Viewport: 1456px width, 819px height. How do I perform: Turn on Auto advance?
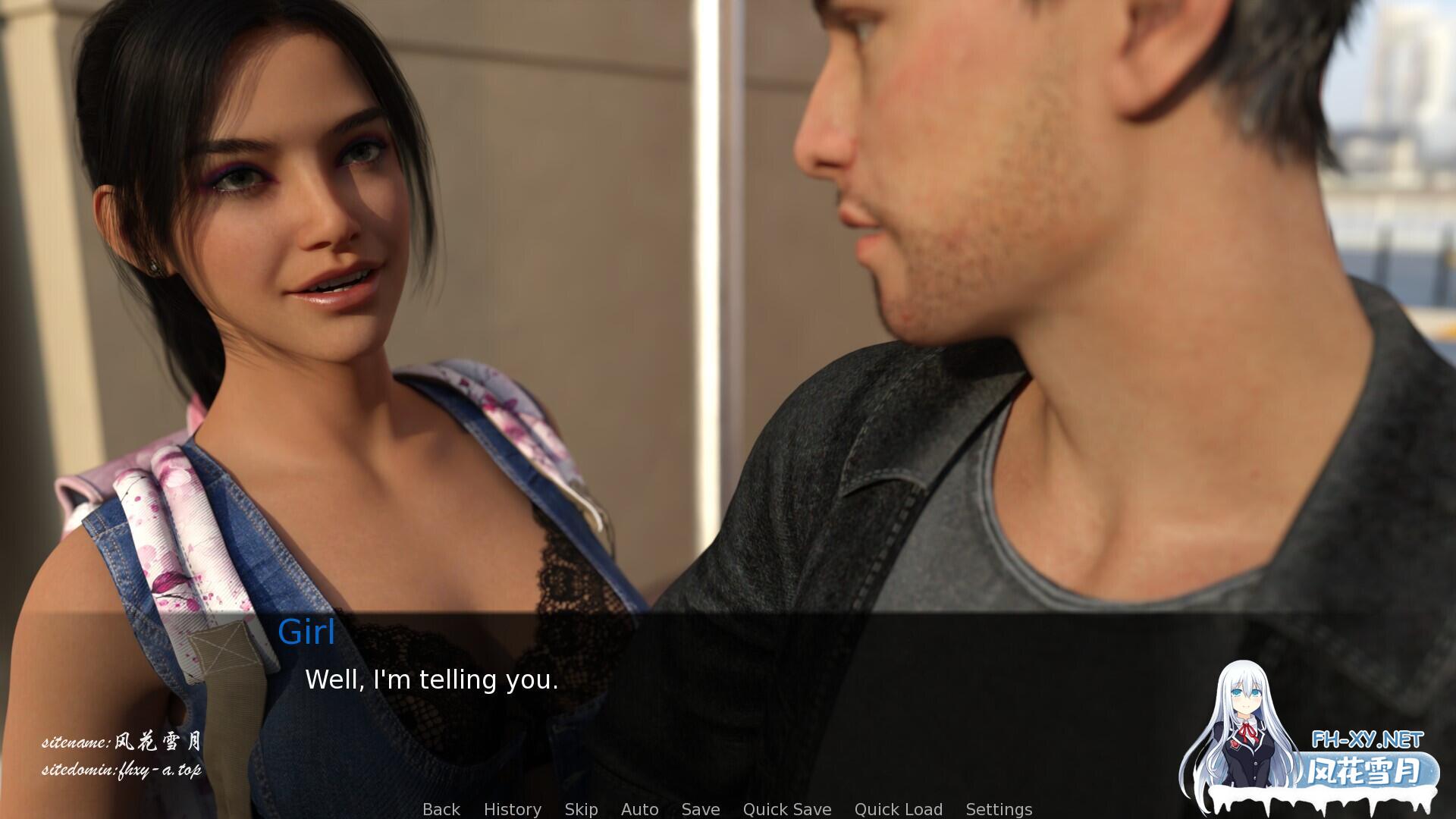click(x=639, y=809)
